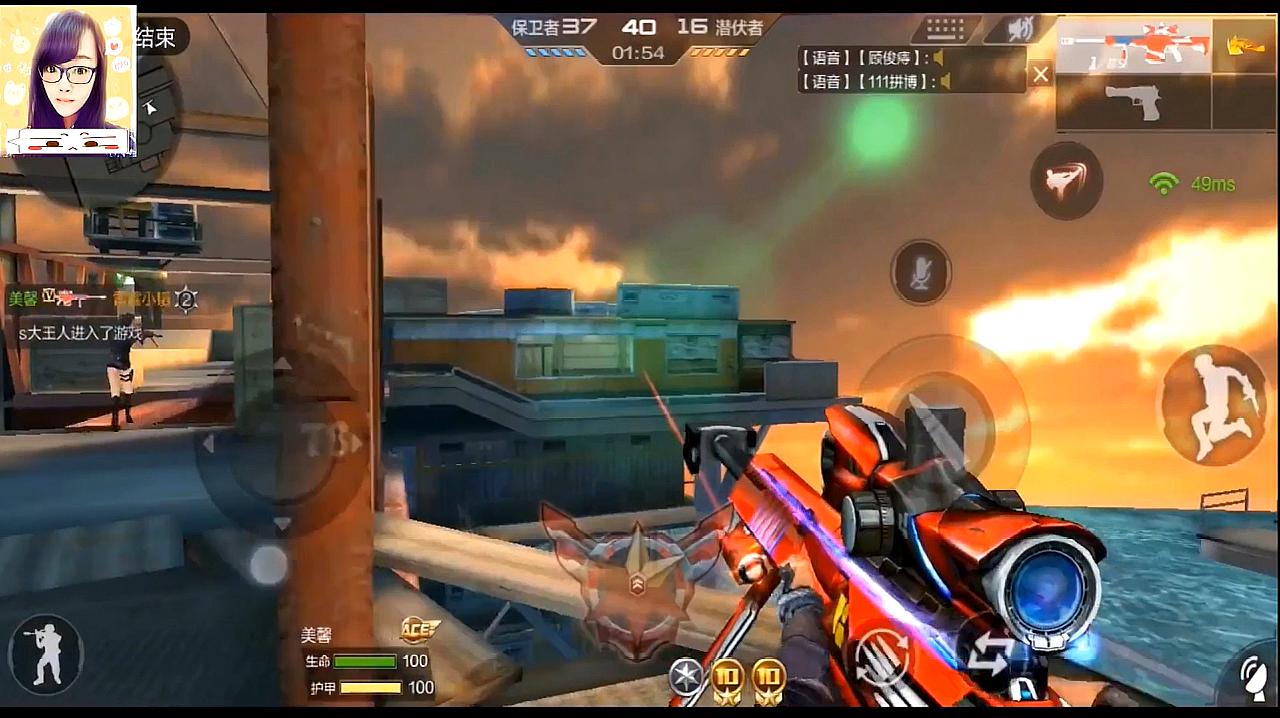The width and height of the screenshot is (1280, 718).
Task: Tap the silver star badge icon
Action: [x=685, y=677]
